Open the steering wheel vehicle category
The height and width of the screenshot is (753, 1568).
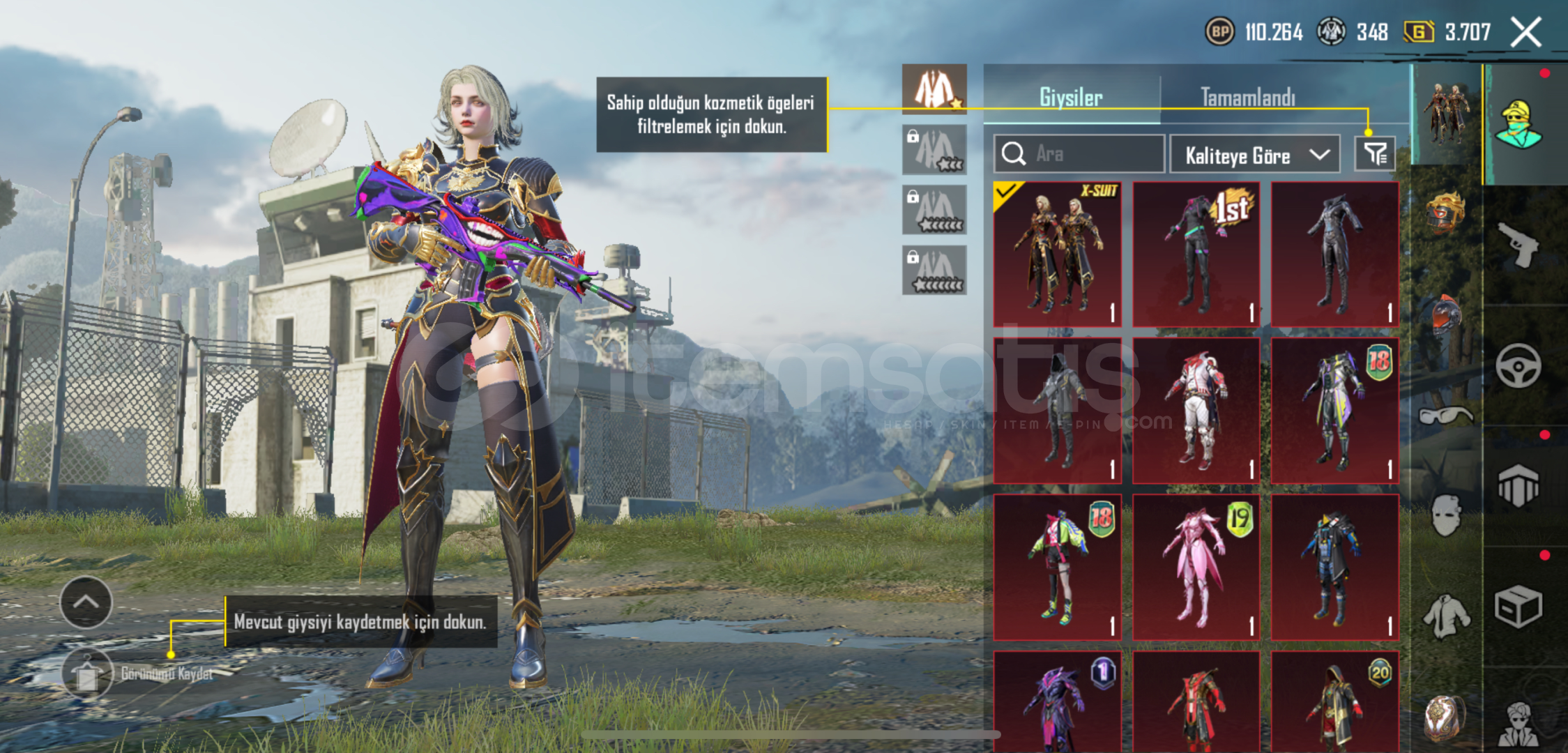click(1518, 365)
